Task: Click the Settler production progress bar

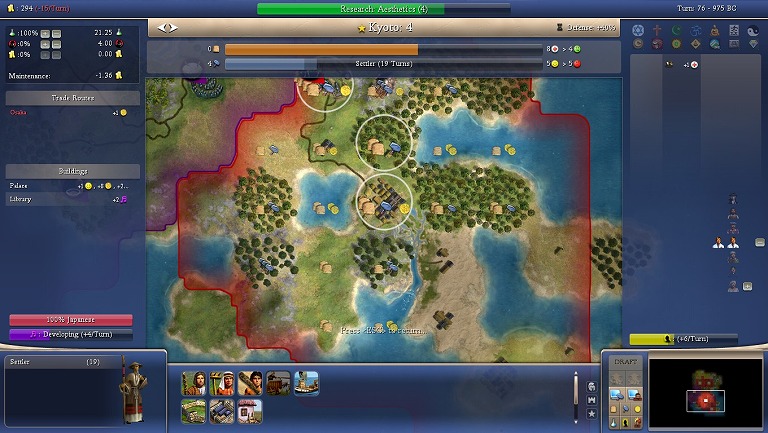Action: (384, 63)
